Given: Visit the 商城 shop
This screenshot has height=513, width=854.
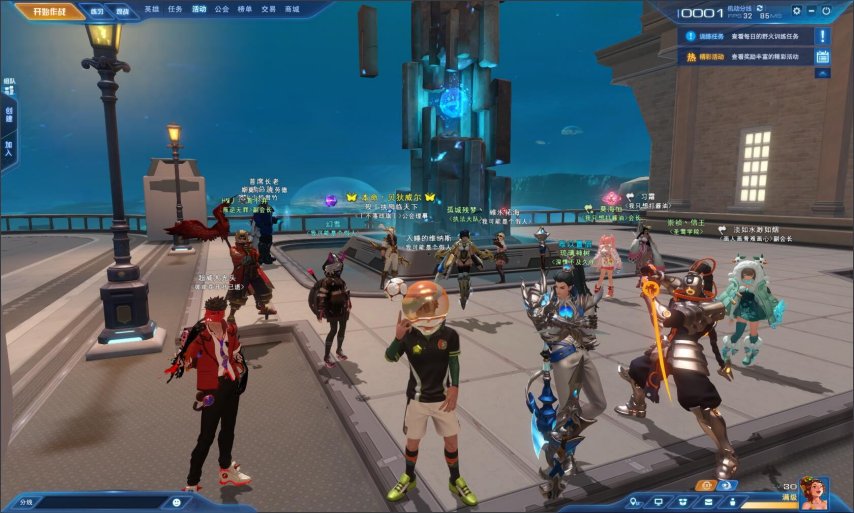Looking at the screenshot, I should pyautogui.click(x=292, y=9).
